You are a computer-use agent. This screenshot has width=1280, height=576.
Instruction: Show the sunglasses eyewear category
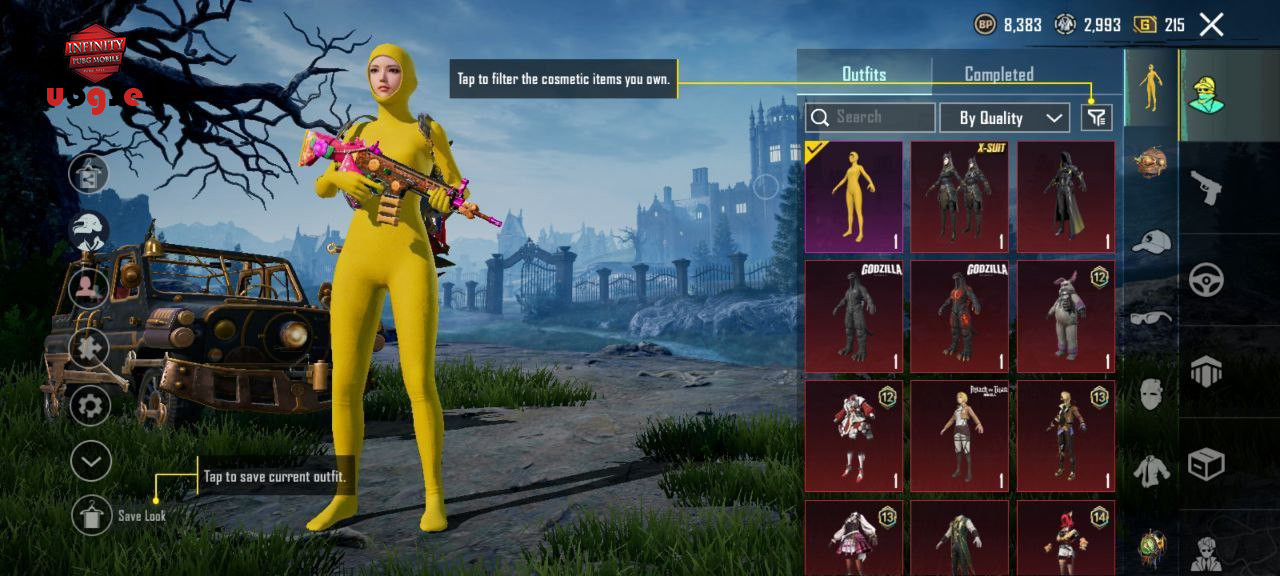coord(1151,319)
